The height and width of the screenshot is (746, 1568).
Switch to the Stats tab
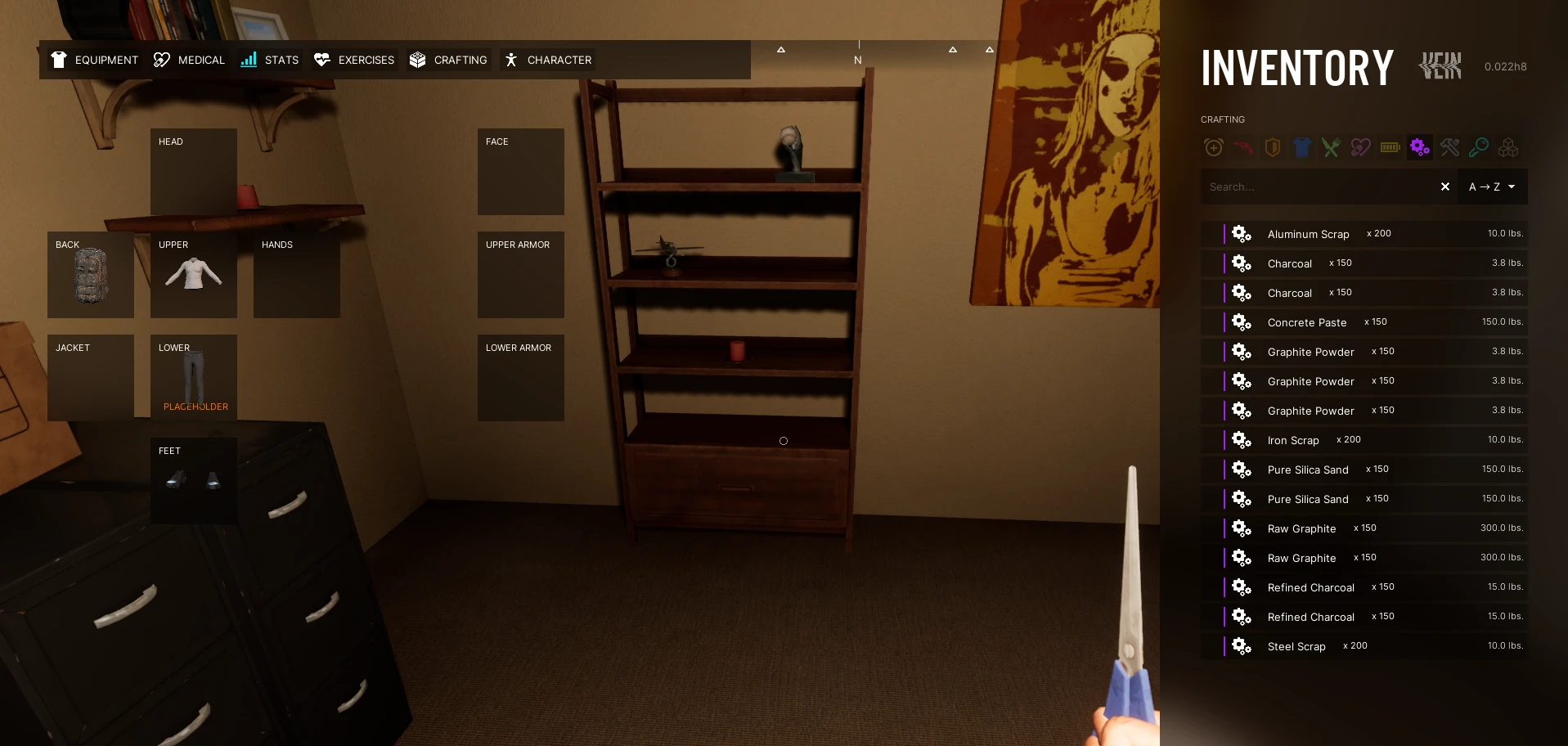269,60
